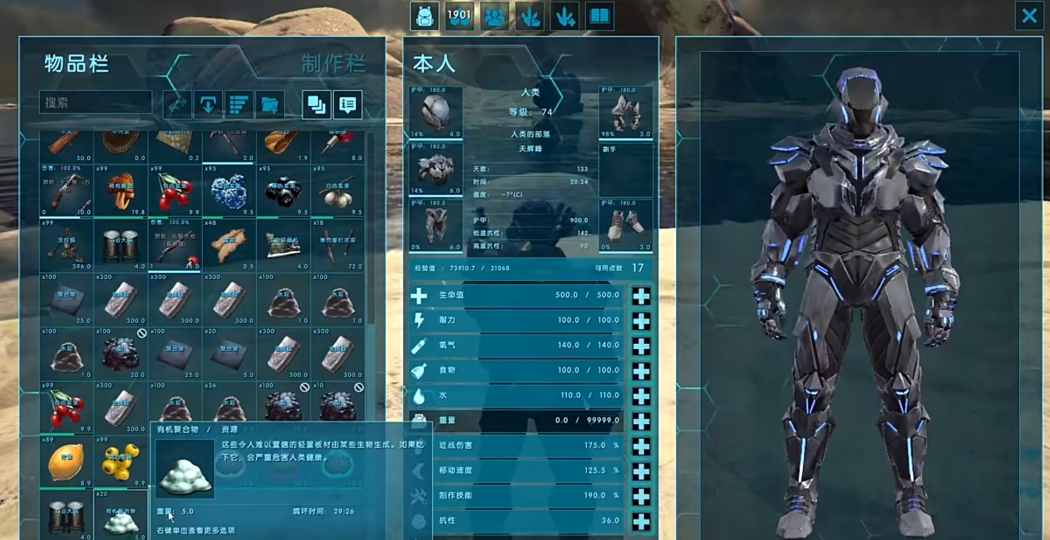Select the equipped gauntlets armor slot
Viewport: 1050px width, 540px height.
click(x=626, y=111)
